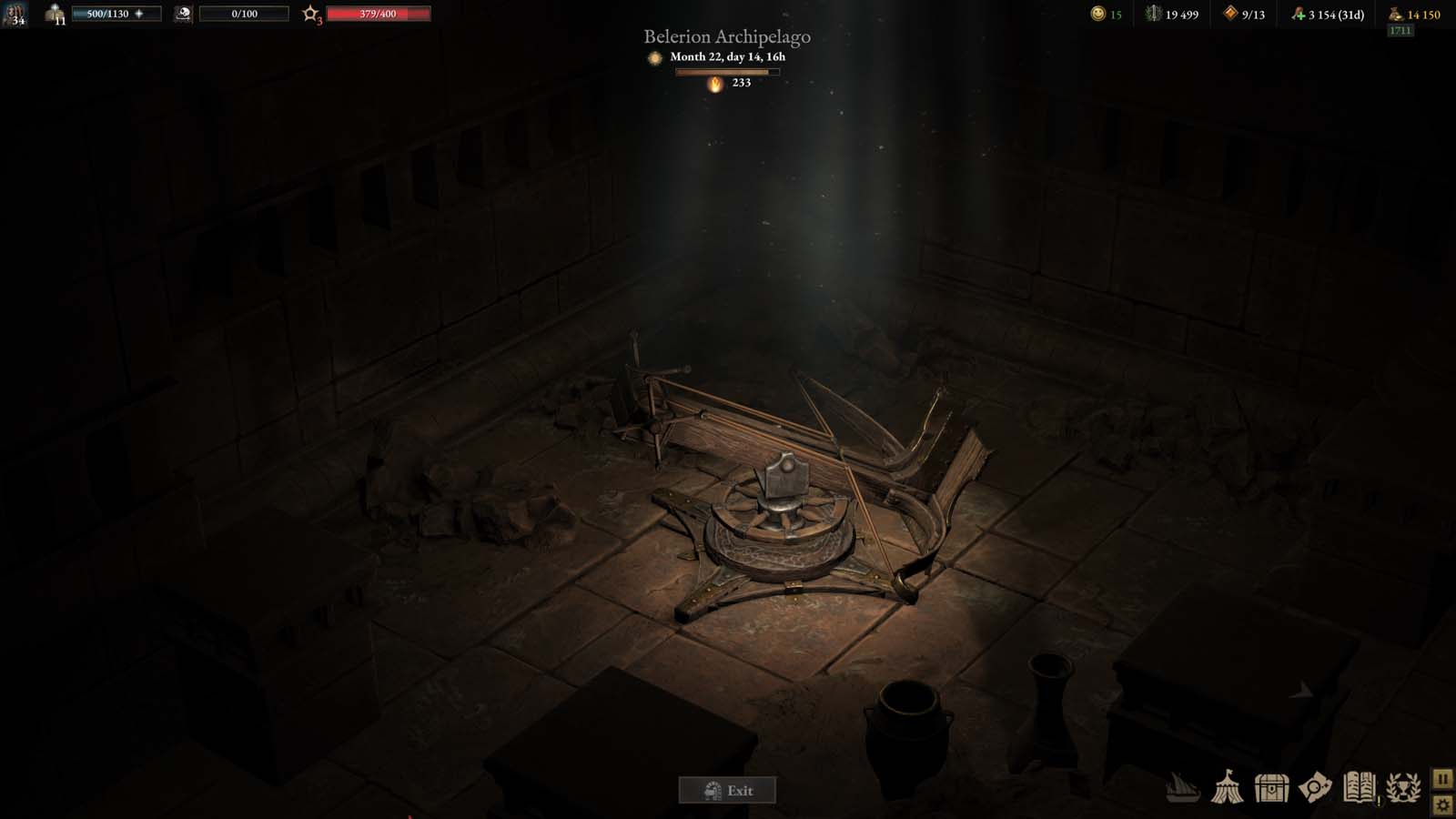Image resolution: width=1456 pixels, height=819 pixels.
Task: Toggle game pause with the pause button
Action: [1441, 778]
